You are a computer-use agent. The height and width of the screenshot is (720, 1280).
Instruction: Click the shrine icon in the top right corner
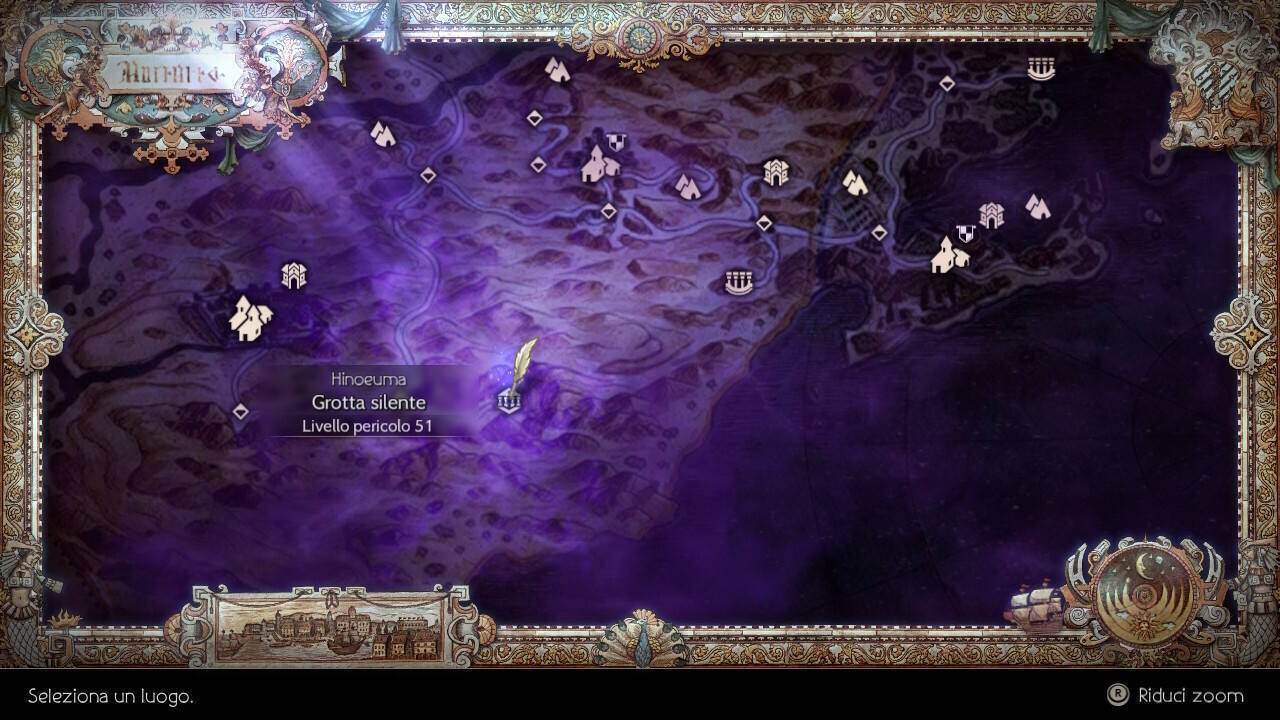tap(1042, 70)
